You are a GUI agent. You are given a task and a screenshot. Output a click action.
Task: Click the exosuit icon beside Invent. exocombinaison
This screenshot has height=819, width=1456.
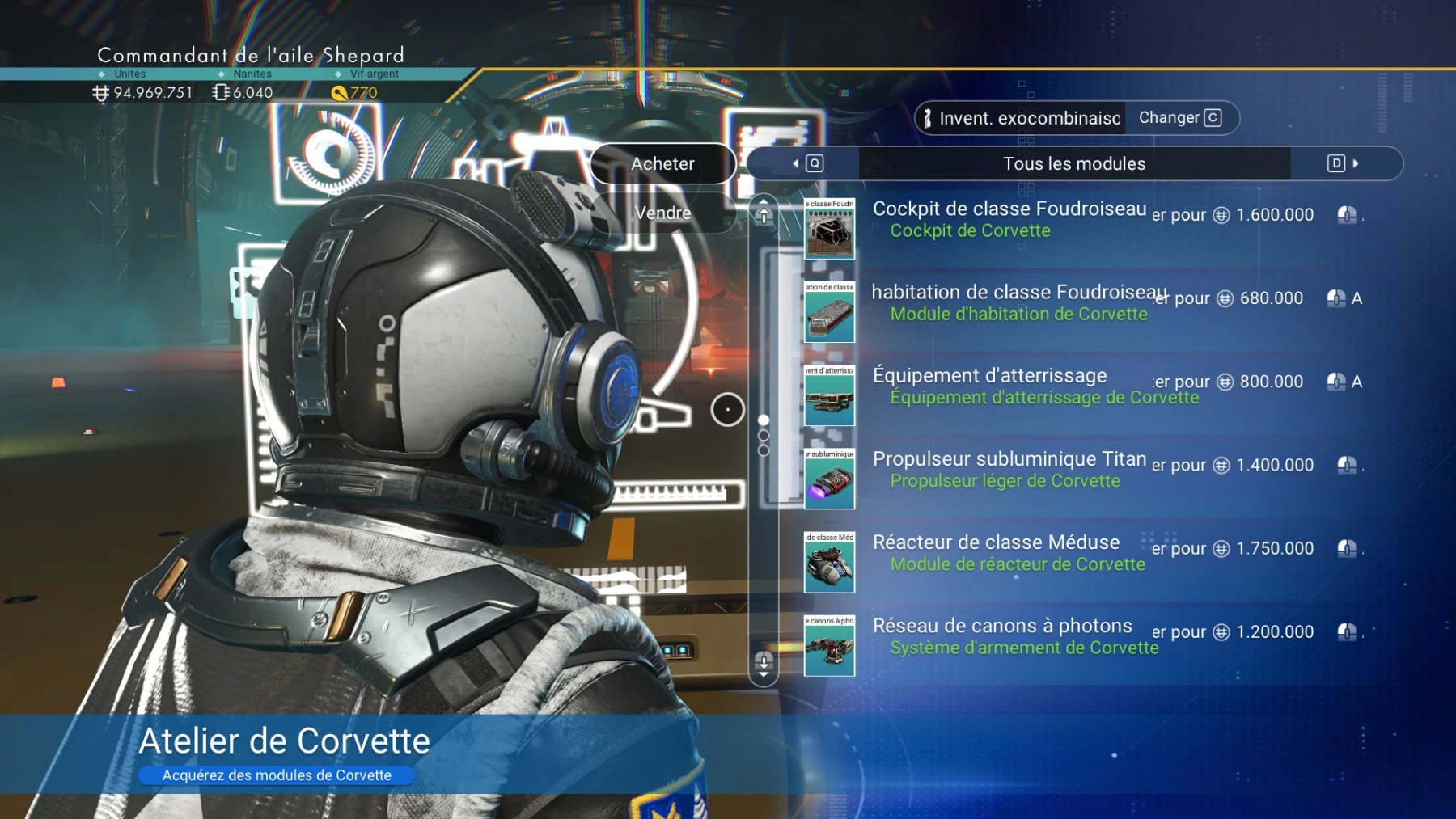[929, 118]
